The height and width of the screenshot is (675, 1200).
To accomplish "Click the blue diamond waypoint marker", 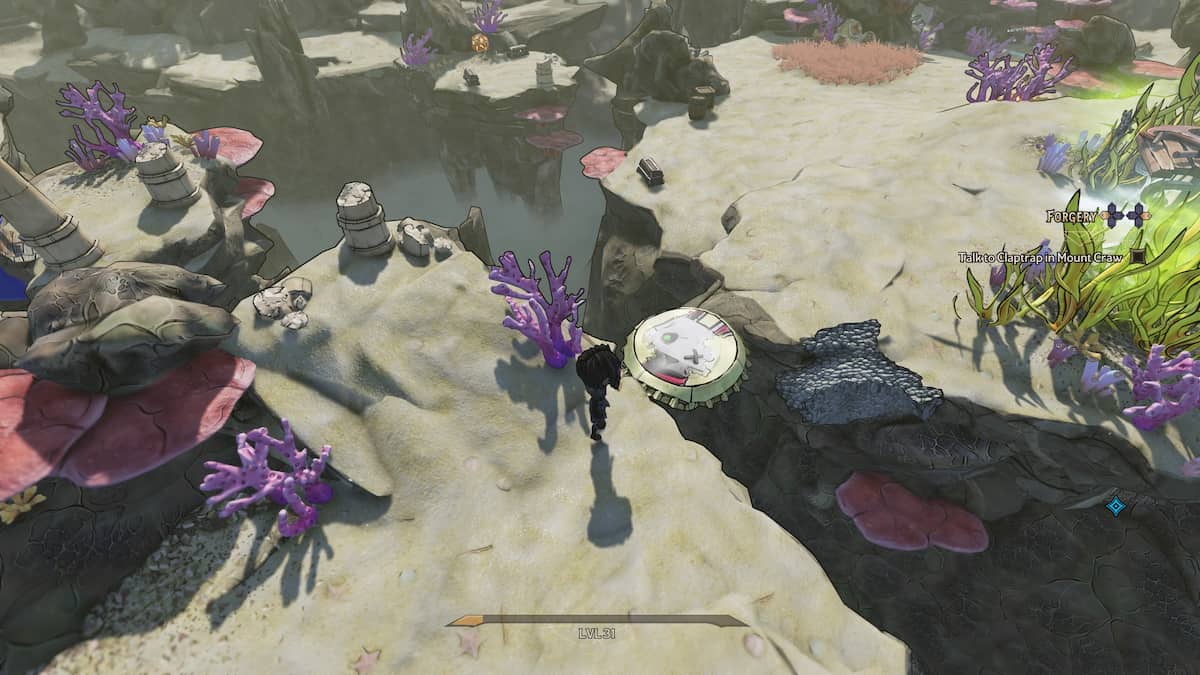I will click(1116, 506).
